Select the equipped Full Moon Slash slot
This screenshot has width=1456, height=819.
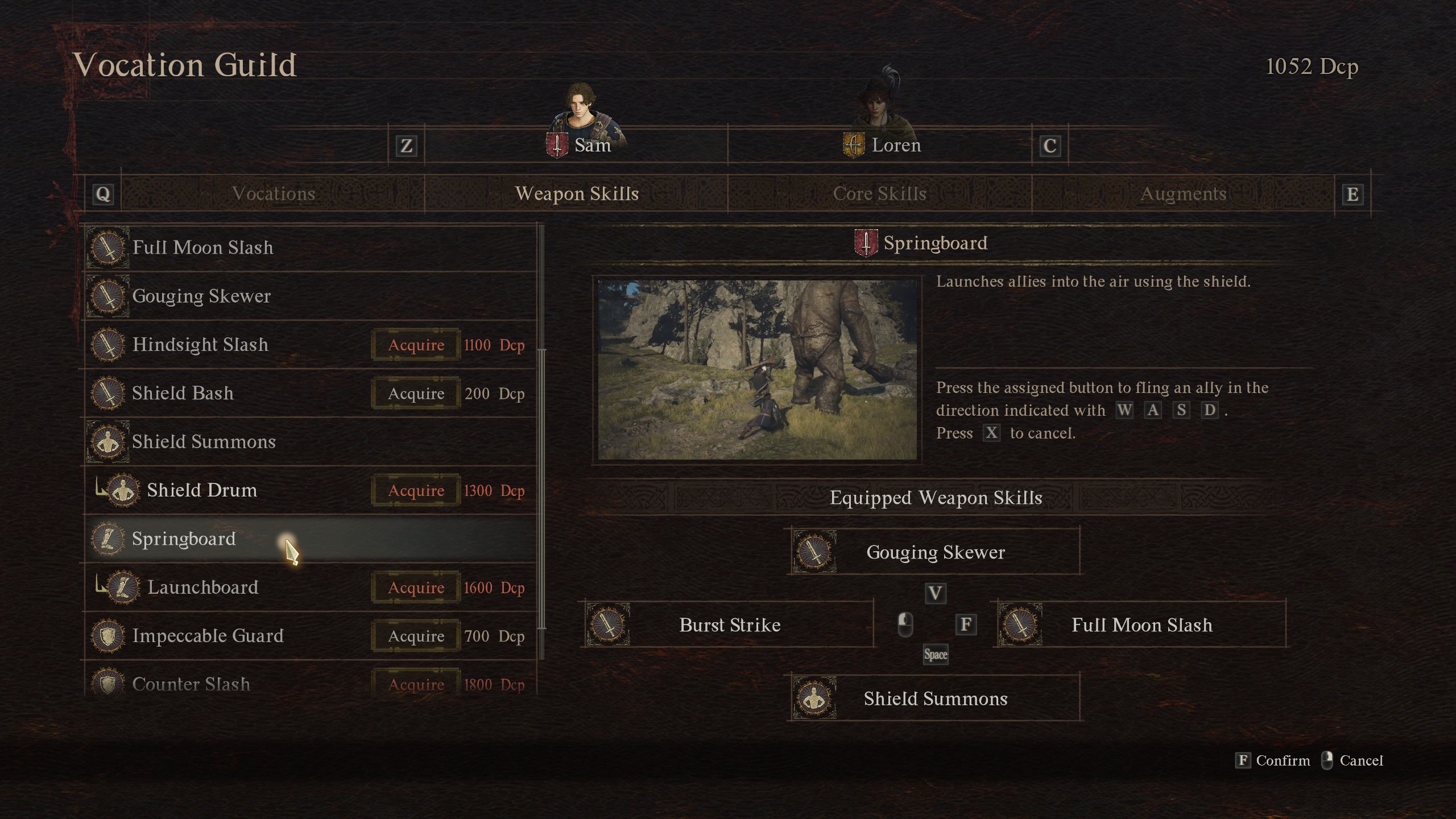pos(1140,625)
